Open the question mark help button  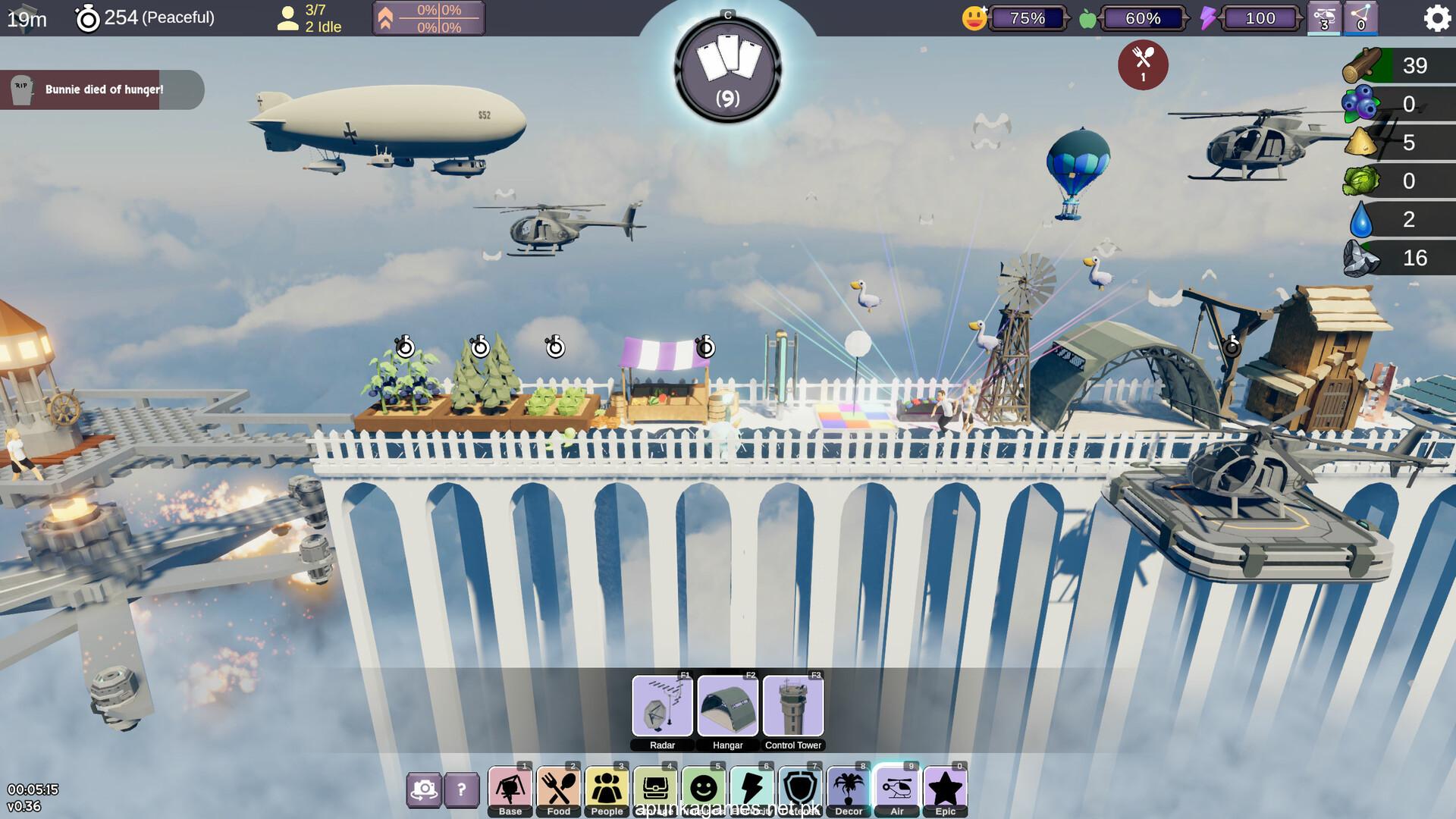pos(461,790)
